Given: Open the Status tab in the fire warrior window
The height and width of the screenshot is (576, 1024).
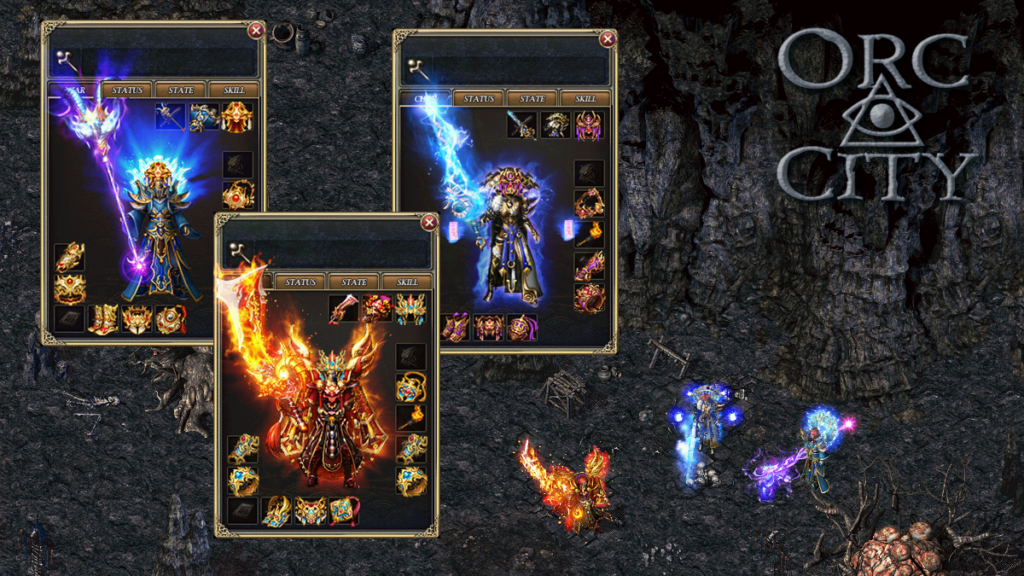Looking at the screenshot, I should point(300,282).
